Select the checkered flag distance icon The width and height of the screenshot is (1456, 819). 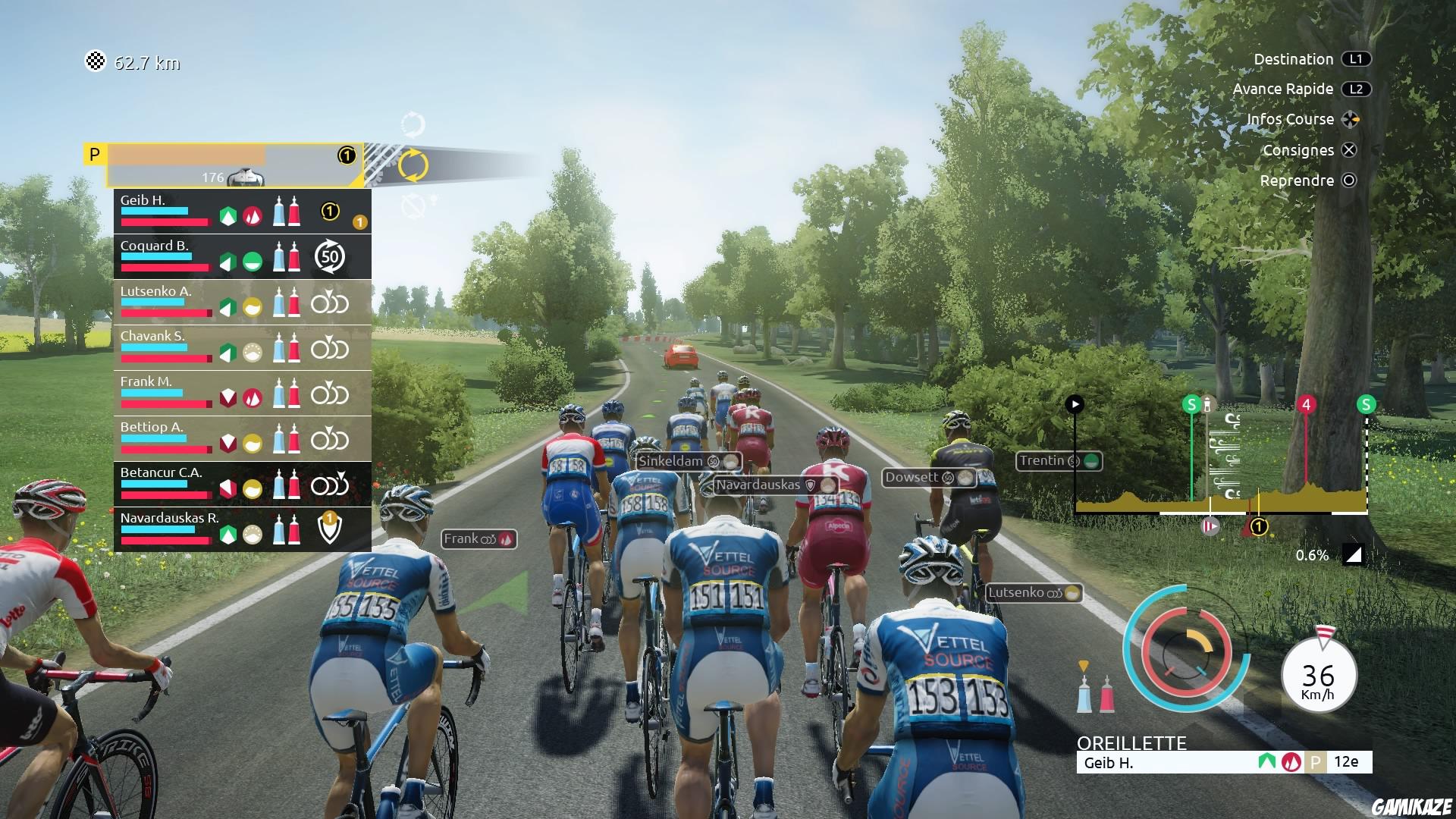[x=96, y=62]
